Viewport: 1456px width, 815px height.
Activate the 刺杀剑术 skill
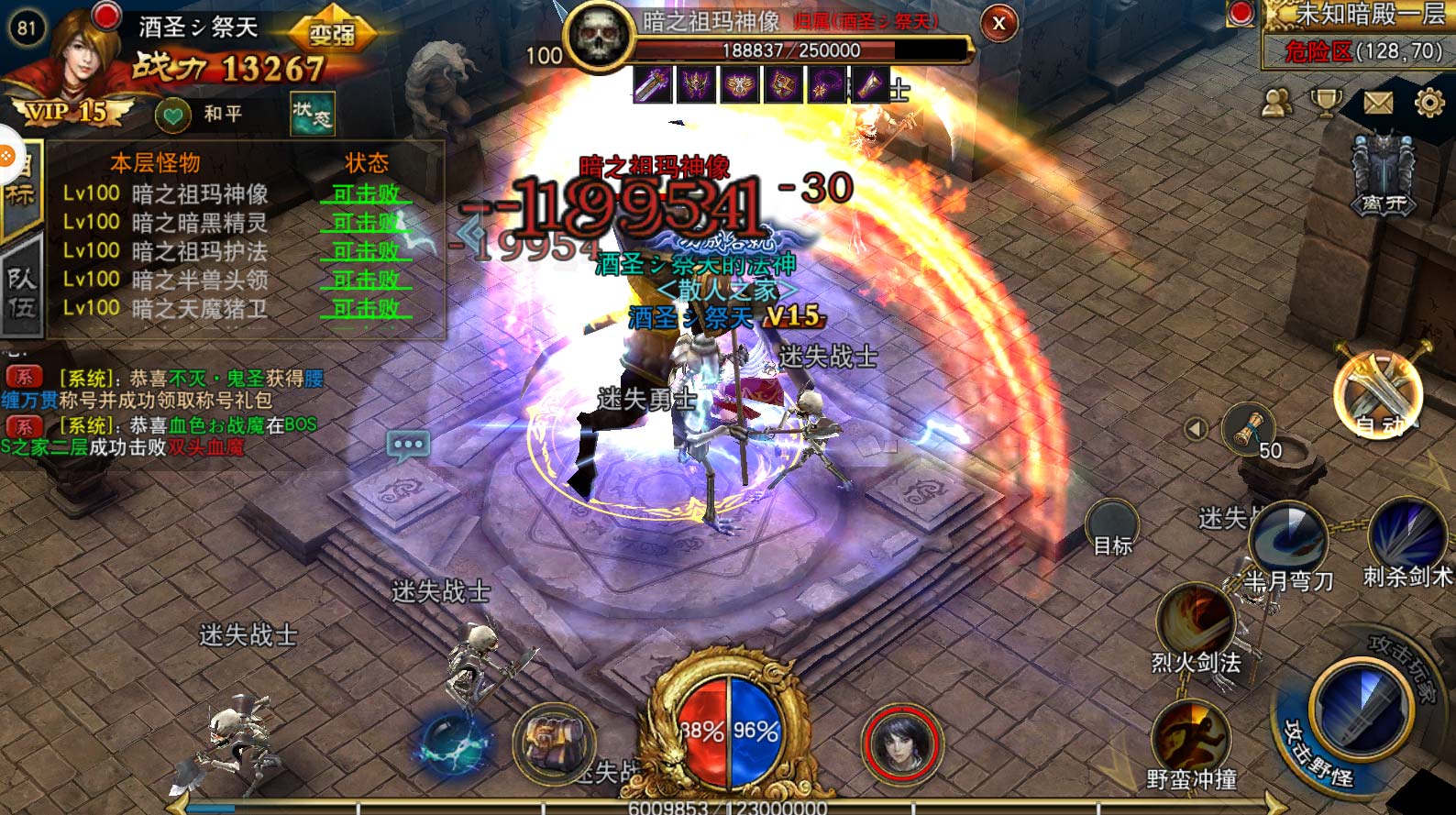click(x=1406, y=536)
